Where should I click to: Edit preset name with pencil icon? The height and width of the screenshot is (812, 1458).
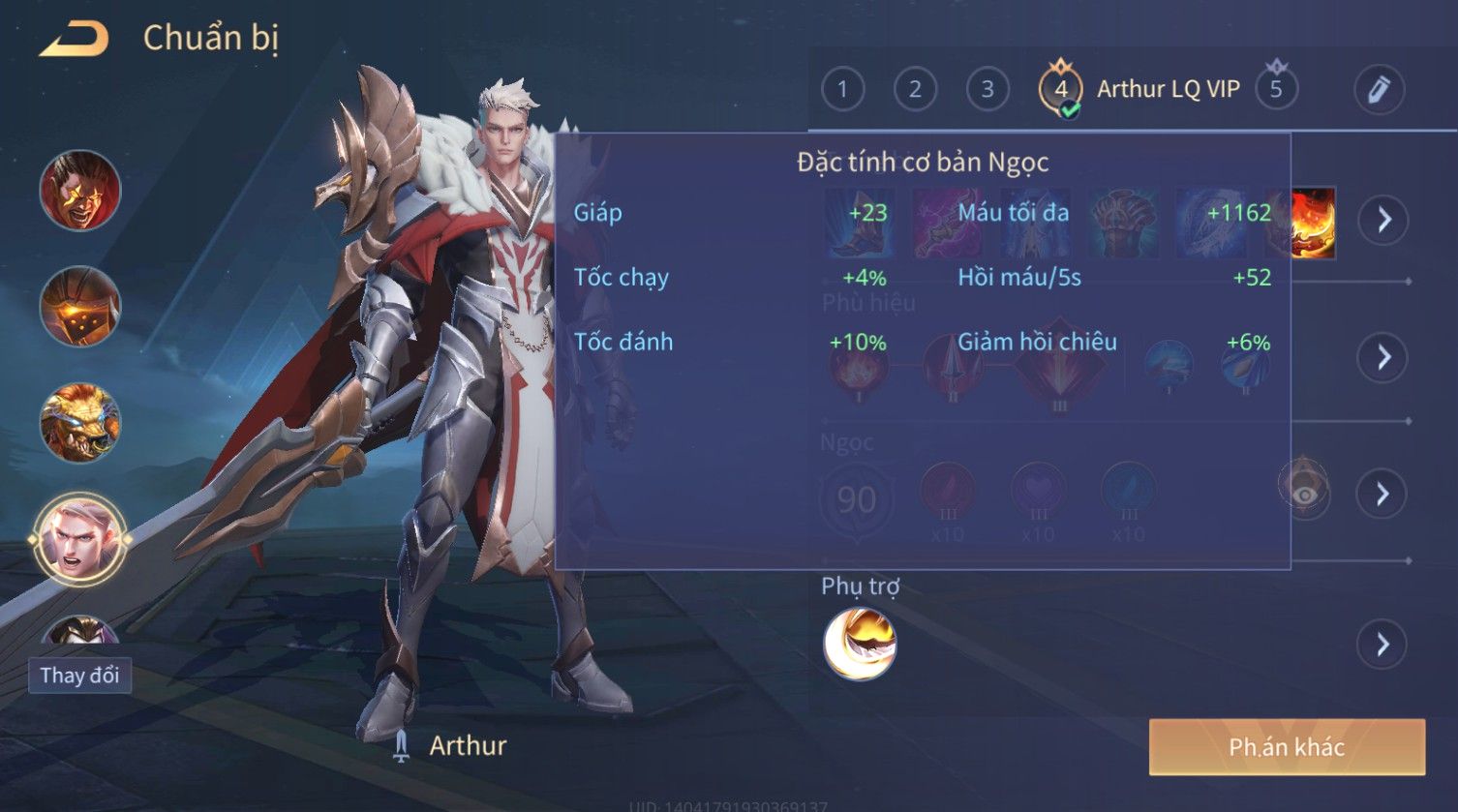pos(1379,90)
